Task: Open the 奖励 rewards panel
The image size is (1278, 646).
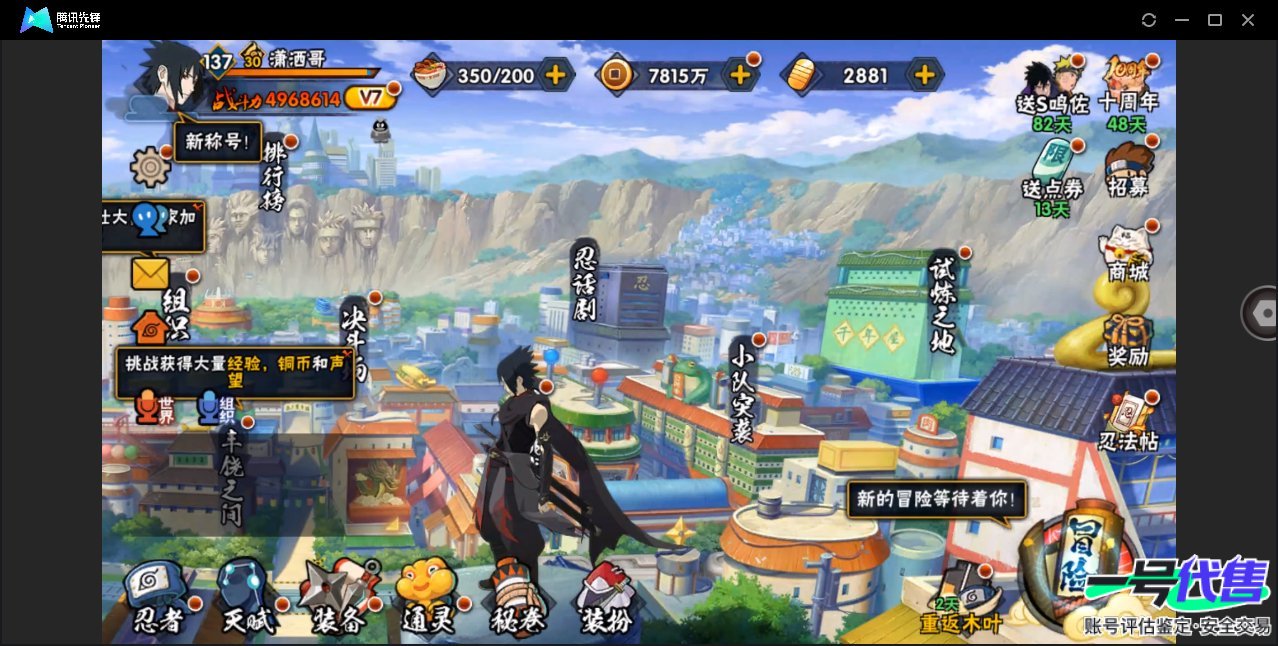Action: [x=1128, y=338]
